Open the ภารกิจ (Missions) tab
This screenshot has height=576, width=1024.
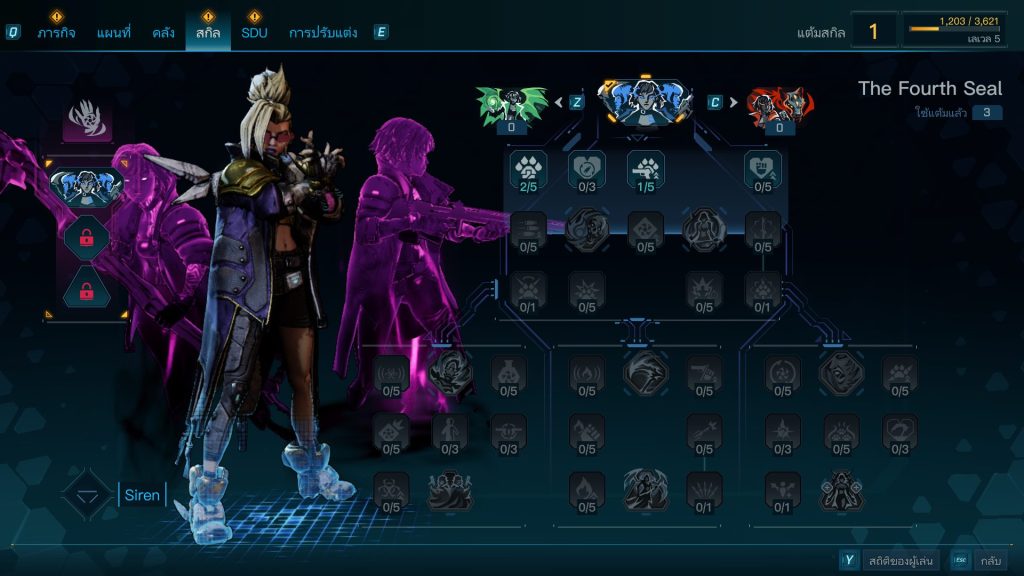pyautogui.click(x=57, y=33)
